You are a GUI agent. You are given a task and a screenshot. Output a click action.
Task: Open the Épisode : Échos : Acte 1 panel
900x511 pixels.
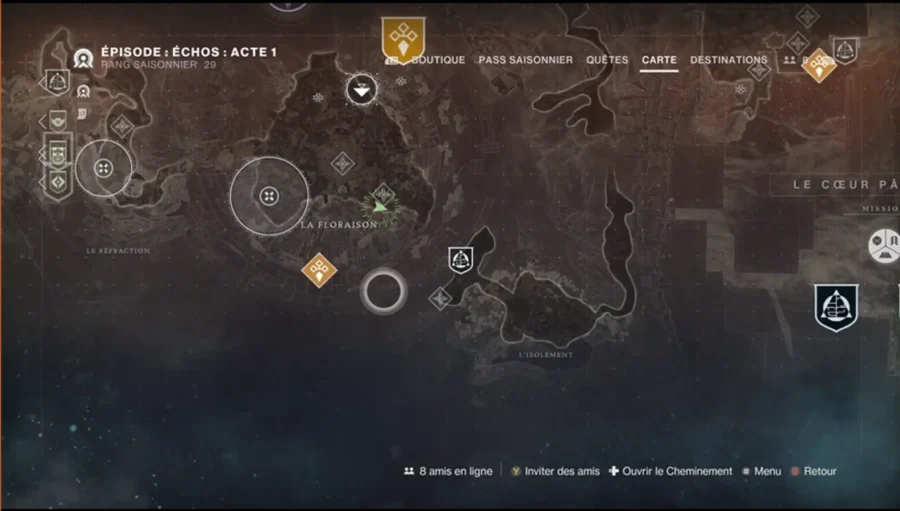point(188,52)
